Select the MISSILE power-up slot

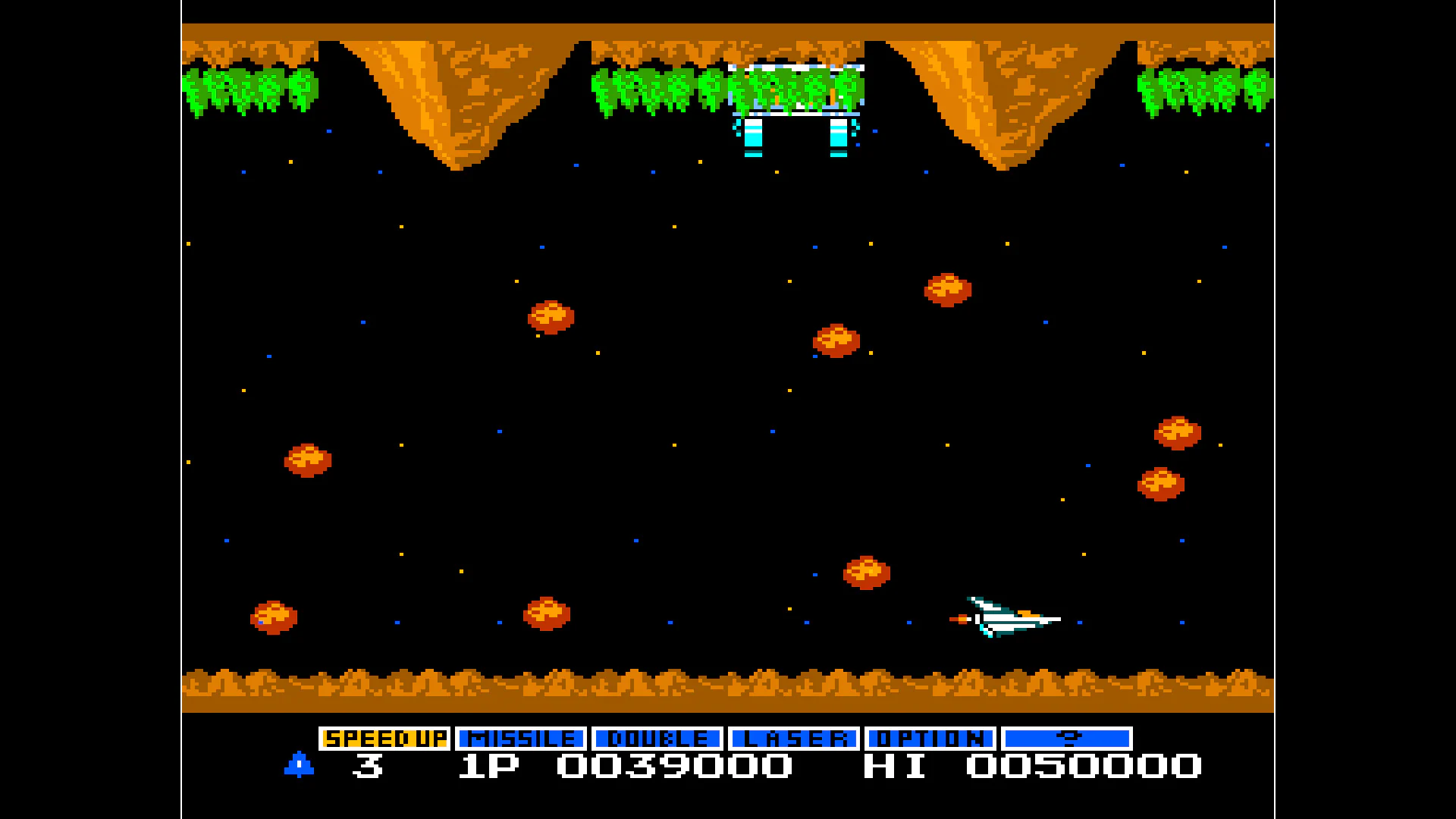tap(520, 737)
